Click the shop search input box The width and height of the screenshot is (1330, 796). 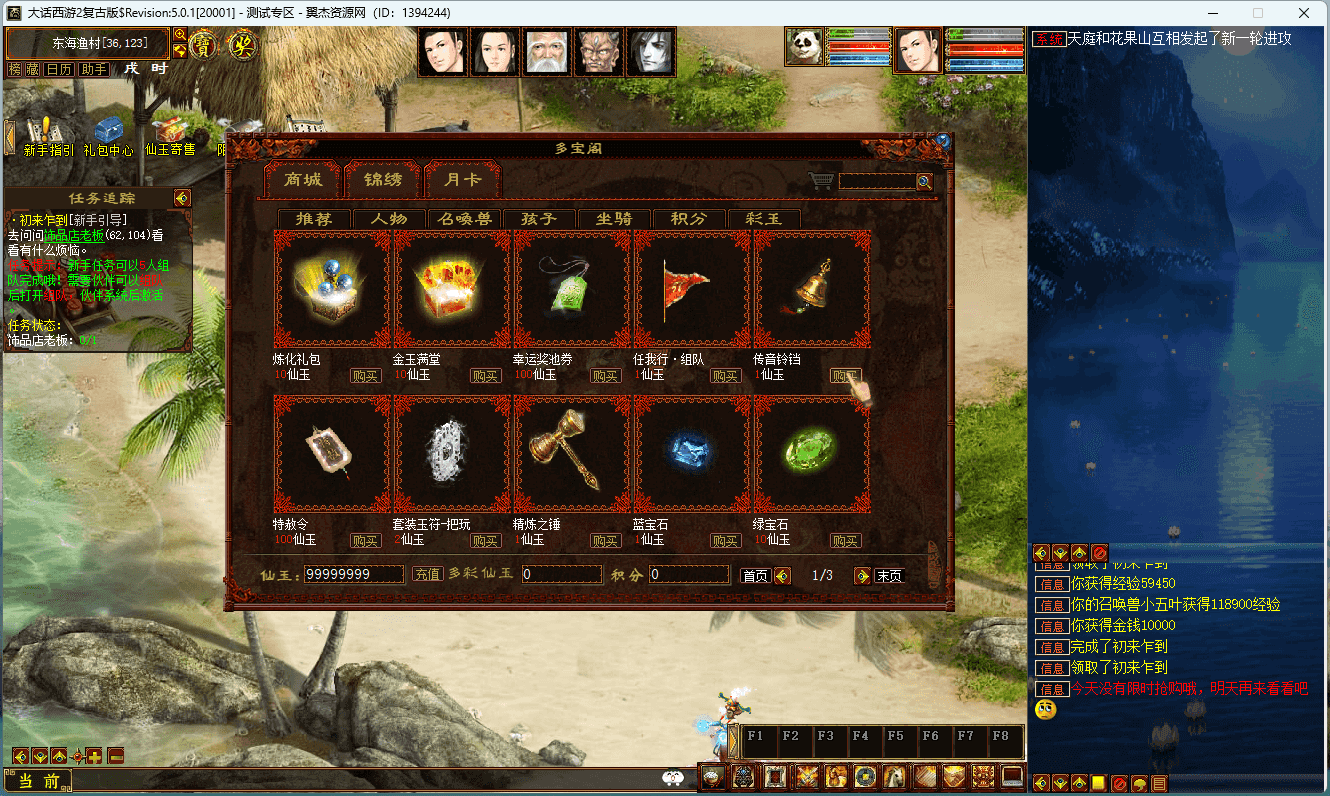coord(876,182)
